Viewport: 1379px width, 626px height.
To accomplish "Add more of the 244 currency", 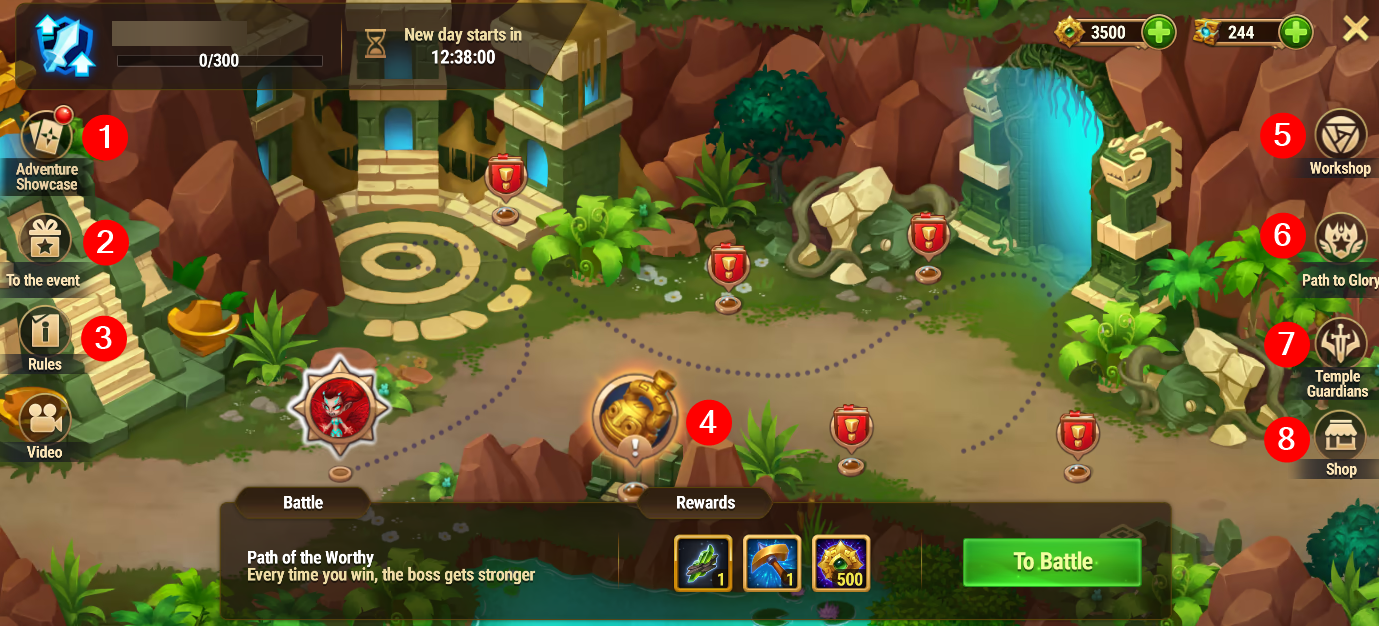I will click(x=1295, y=32).
